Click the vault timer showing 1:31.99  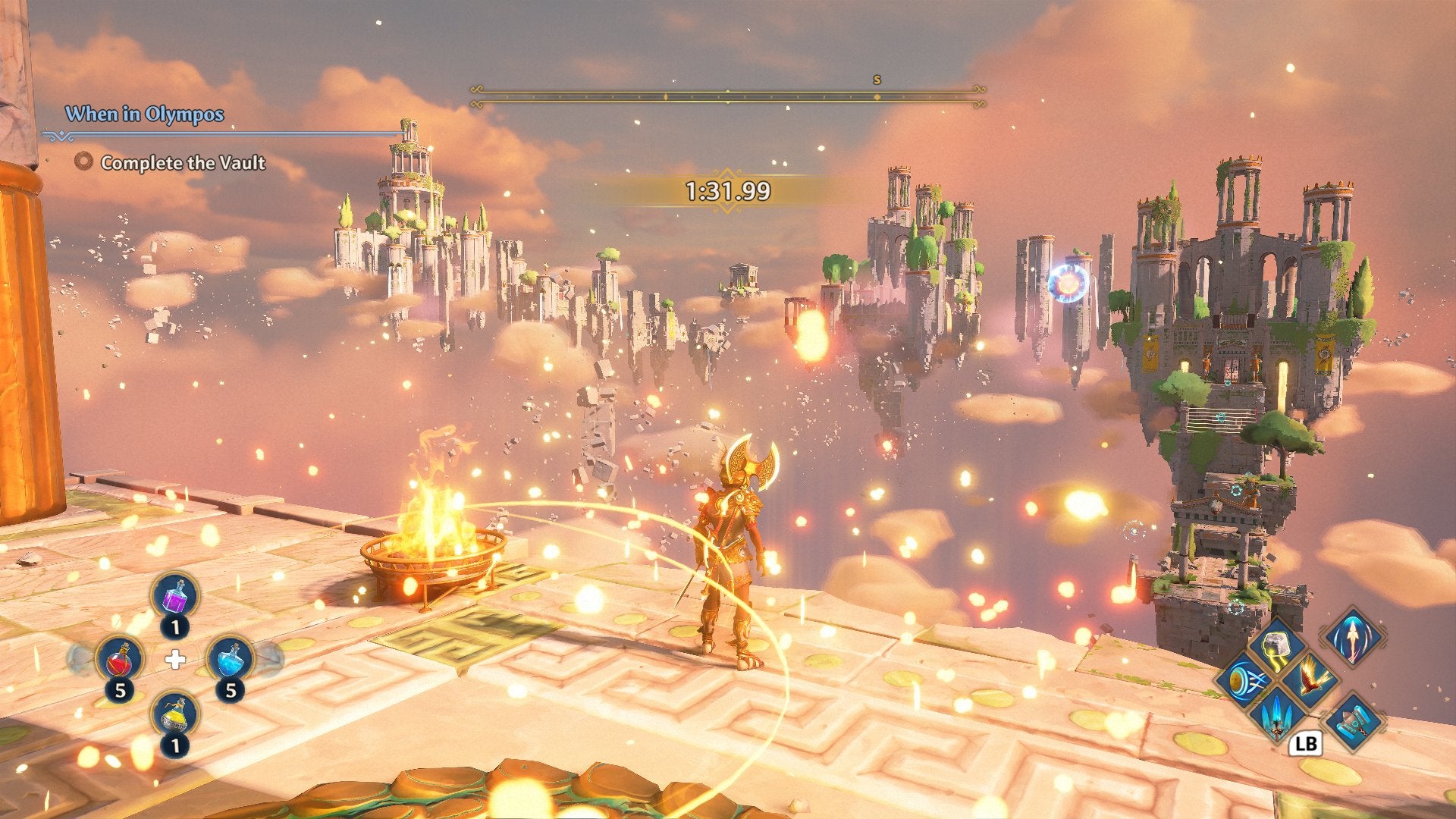tap(726, 189)
